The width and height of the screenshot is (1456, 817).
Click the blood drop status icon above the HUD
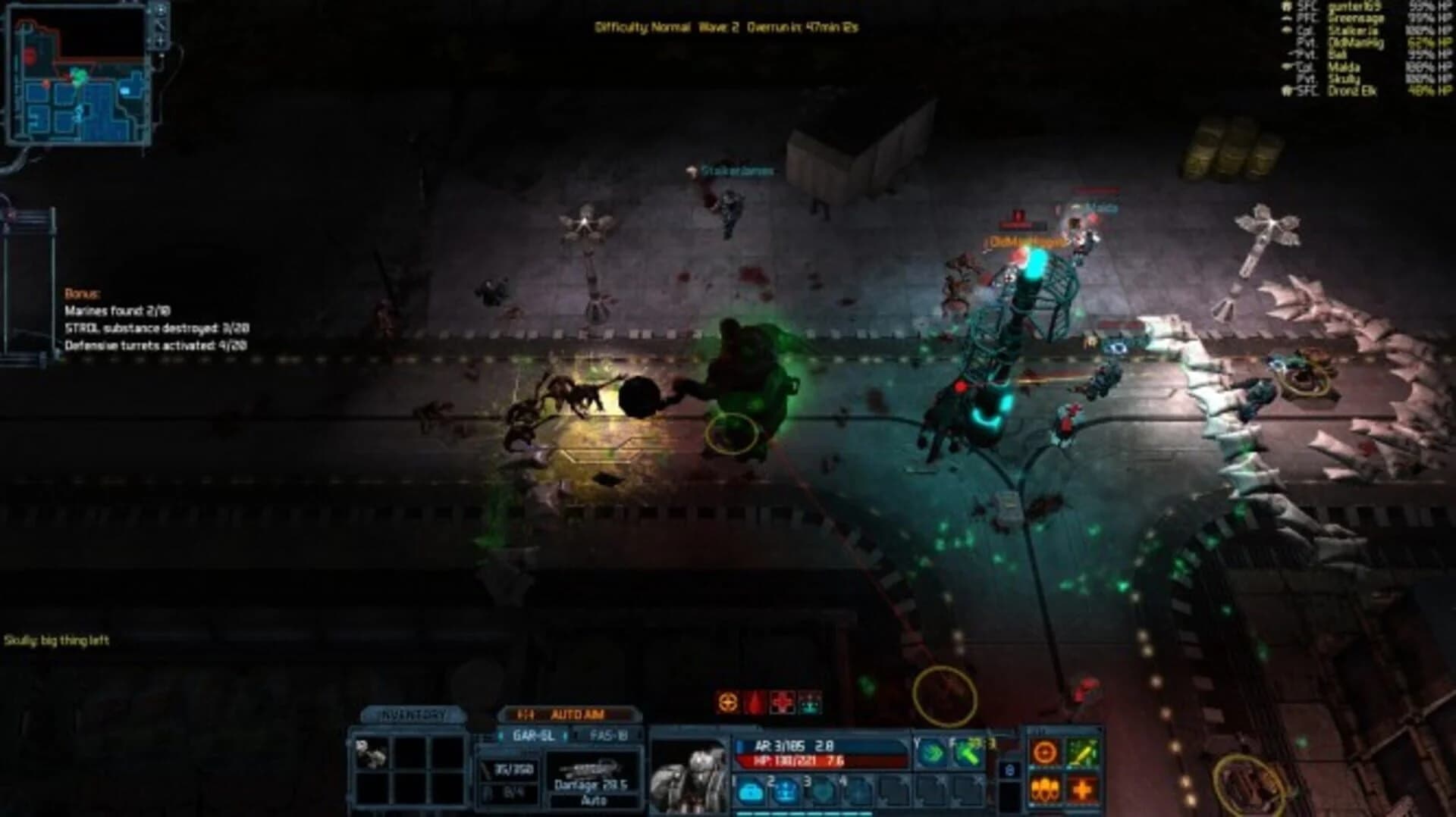(755, 703)
